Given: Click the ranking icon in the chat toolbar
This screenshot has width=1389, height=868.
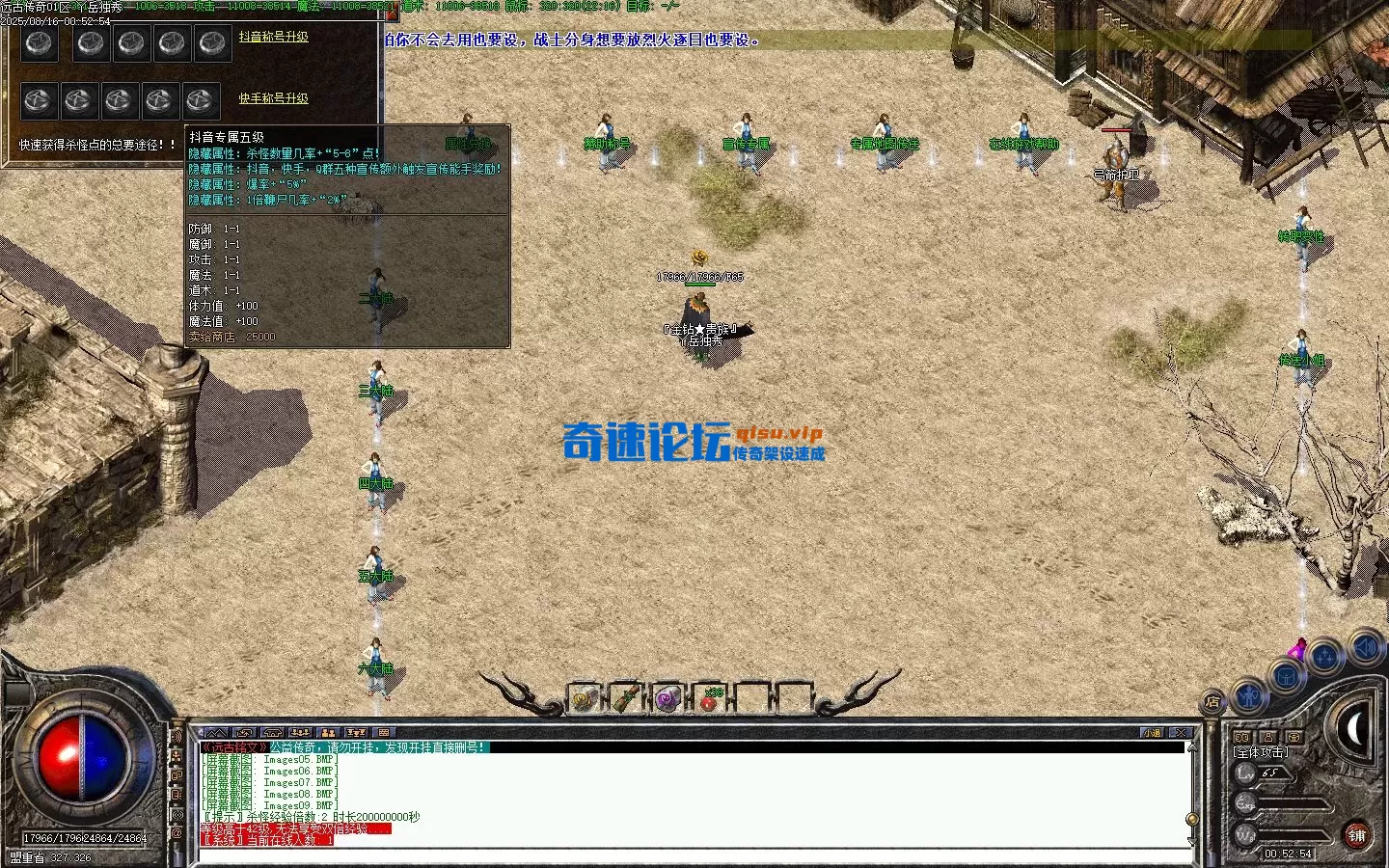Looking at the screenshot, I should pyautogui.click(x=355, y=733).
